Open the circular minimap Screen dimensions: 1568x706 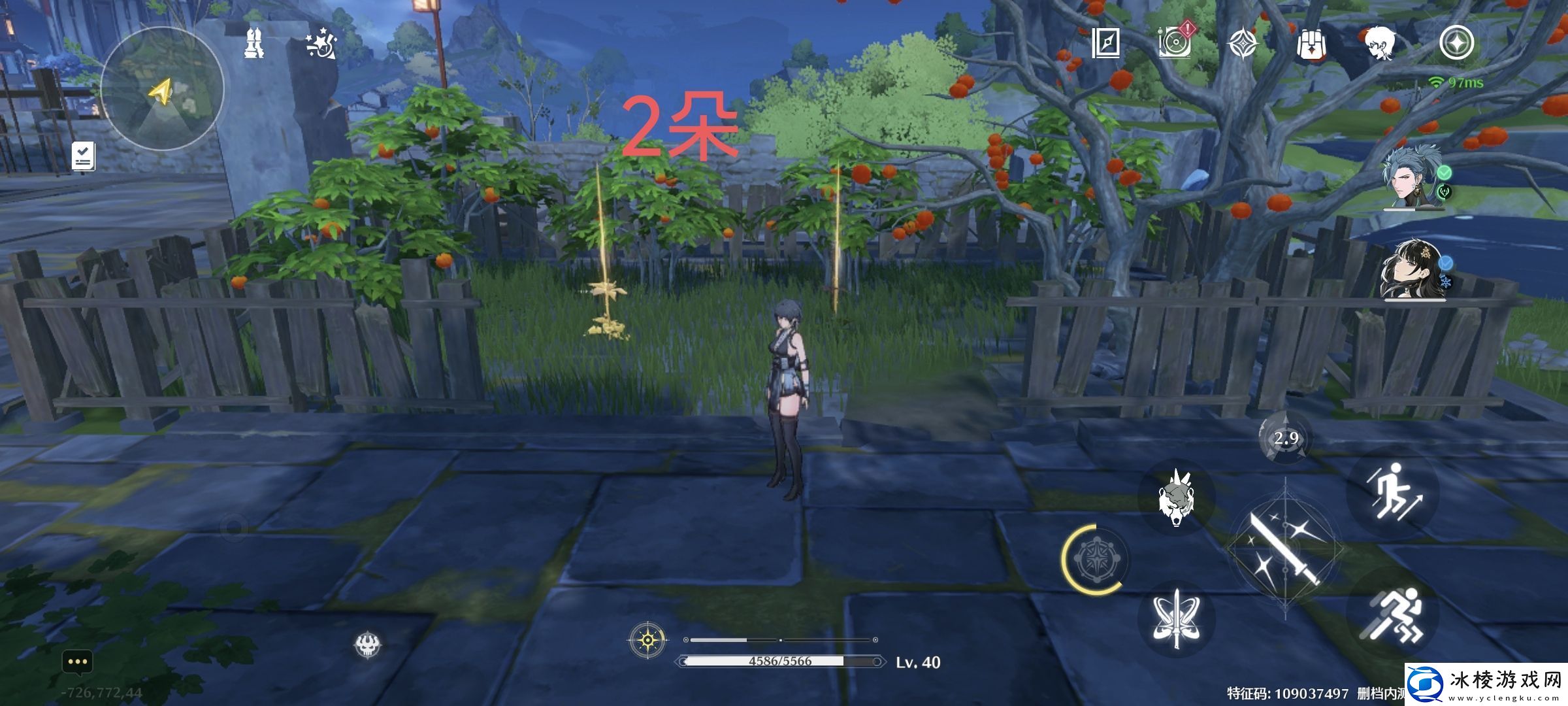click(x=162, y=90)
